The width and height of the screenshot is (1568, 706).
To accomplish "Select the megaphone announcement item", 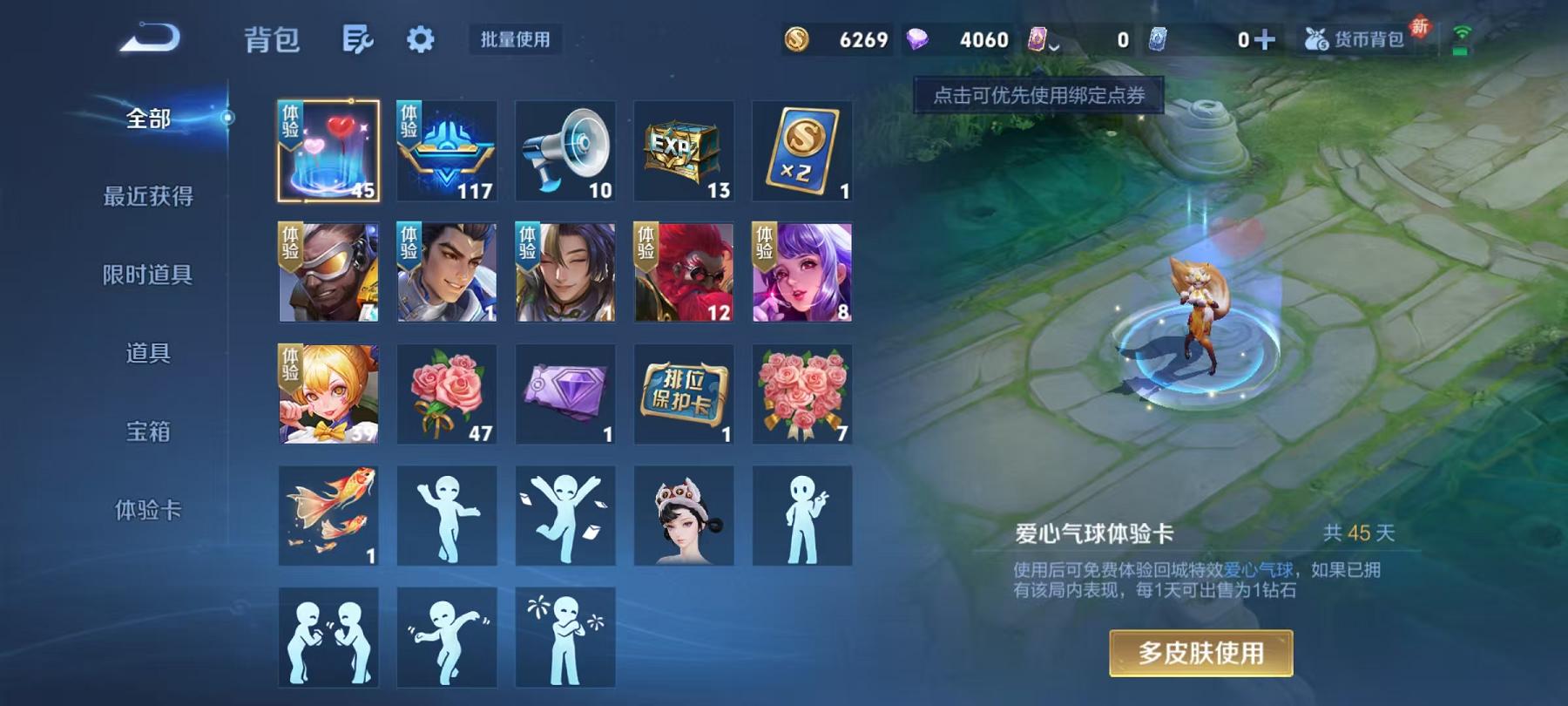I will click(x=564, y=150).
